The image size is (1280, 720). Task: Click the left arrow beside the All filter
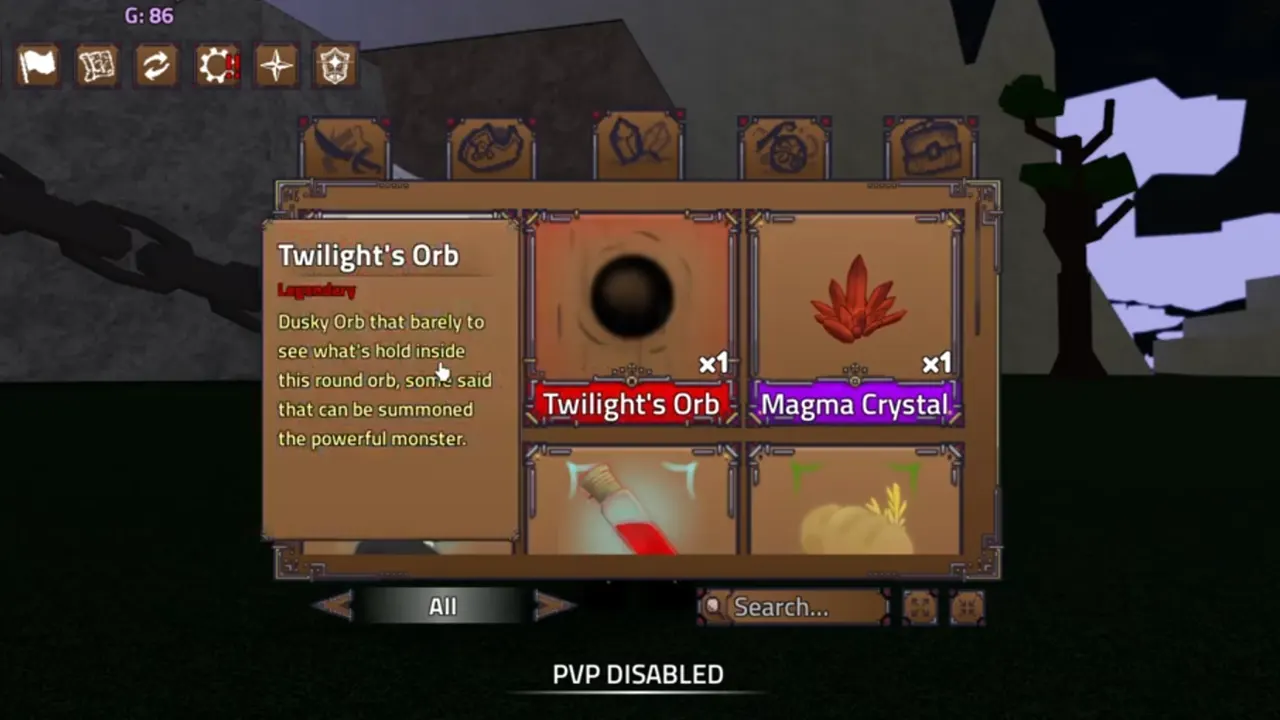pos(336,605)
